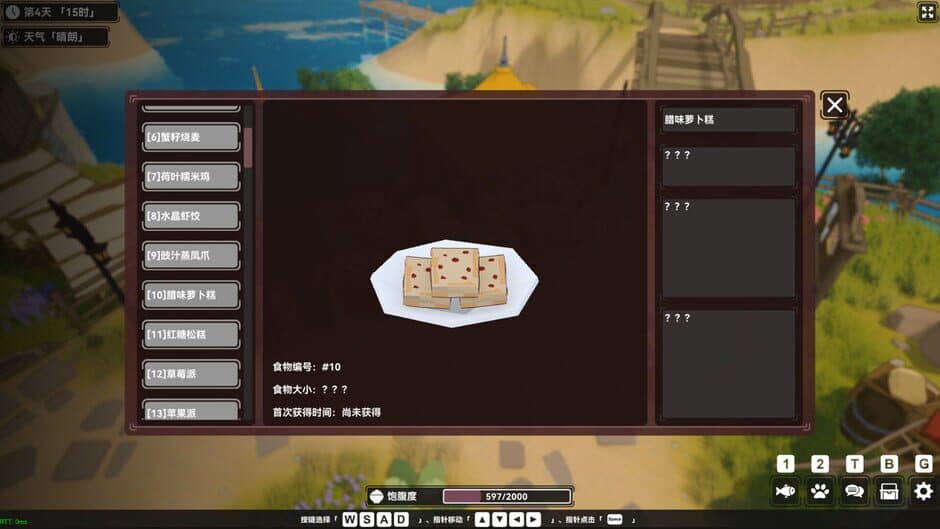Viewport: 940px width, 529px height.
Task: Choose the [7] 荷叶糯米鸡 entry
Action: point(191,177)
